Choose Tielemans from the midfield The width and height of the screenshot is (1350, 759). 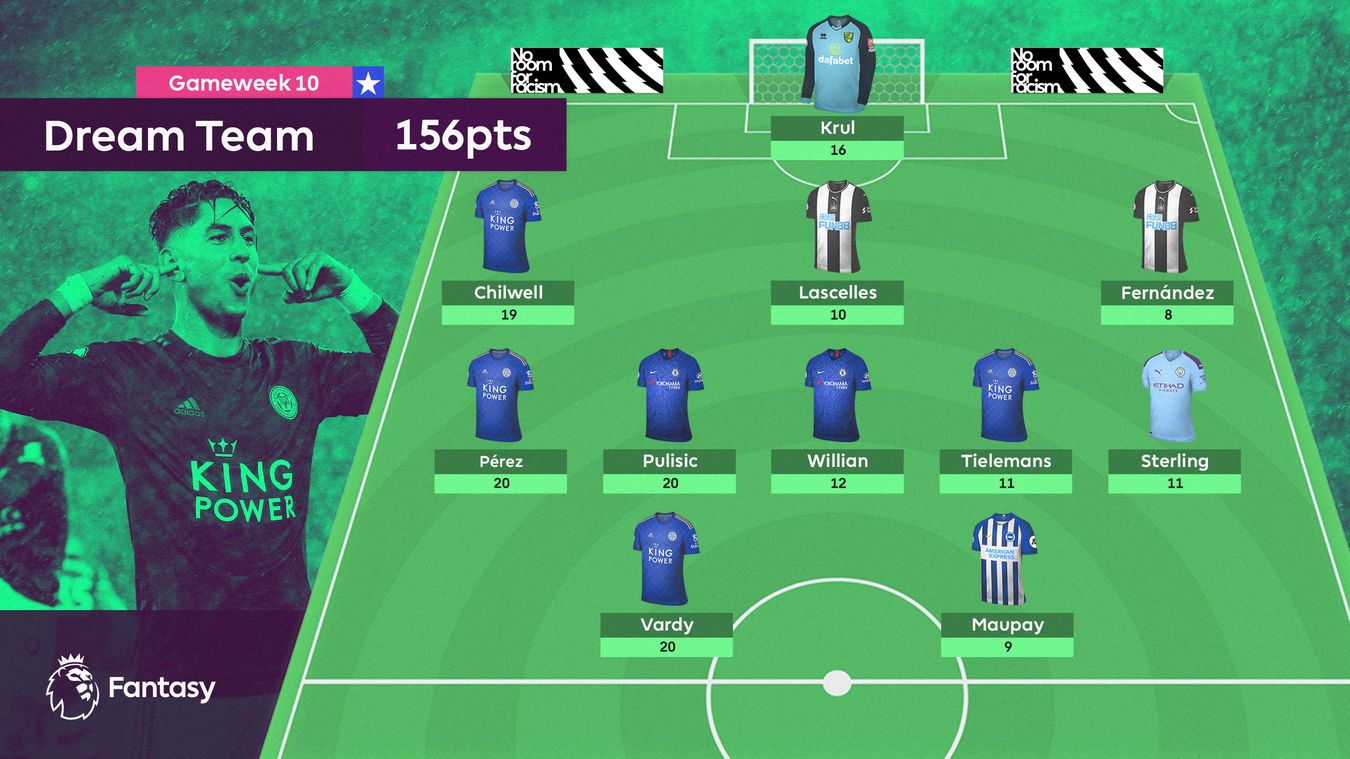(1005, 418)
